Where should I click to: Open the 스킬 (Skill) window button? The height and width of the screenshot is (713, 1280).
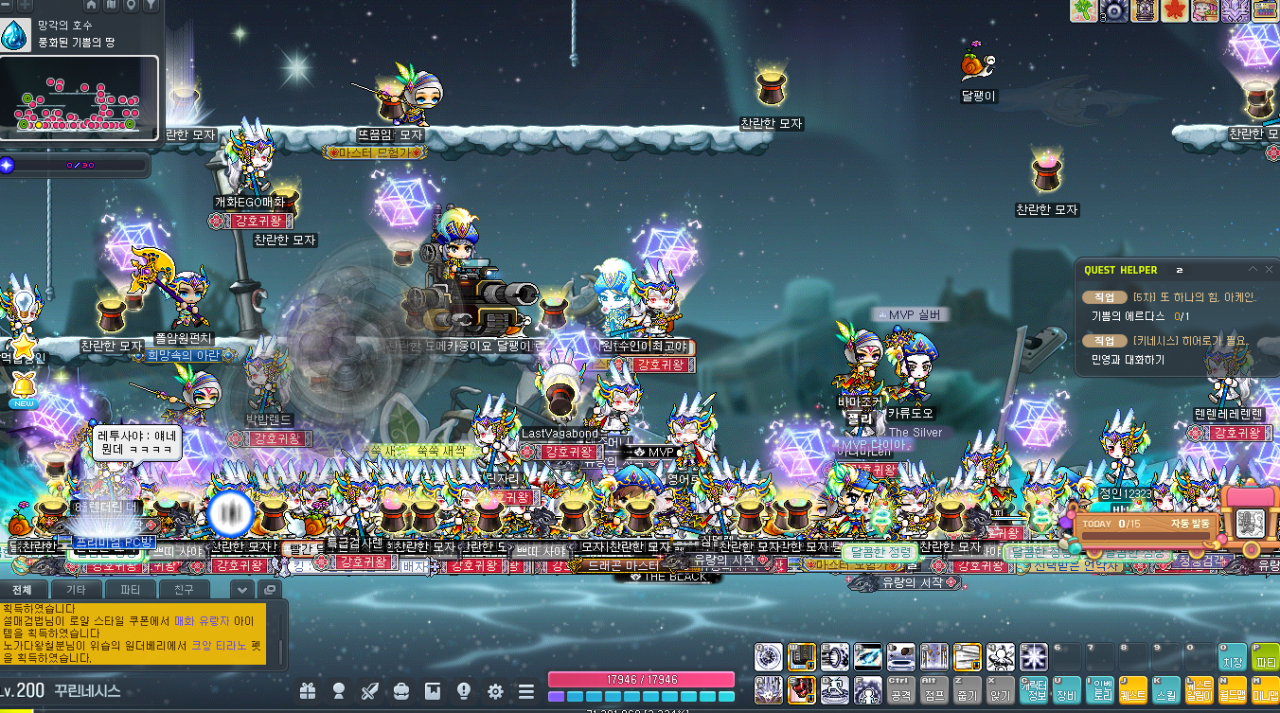point(1166,690)
